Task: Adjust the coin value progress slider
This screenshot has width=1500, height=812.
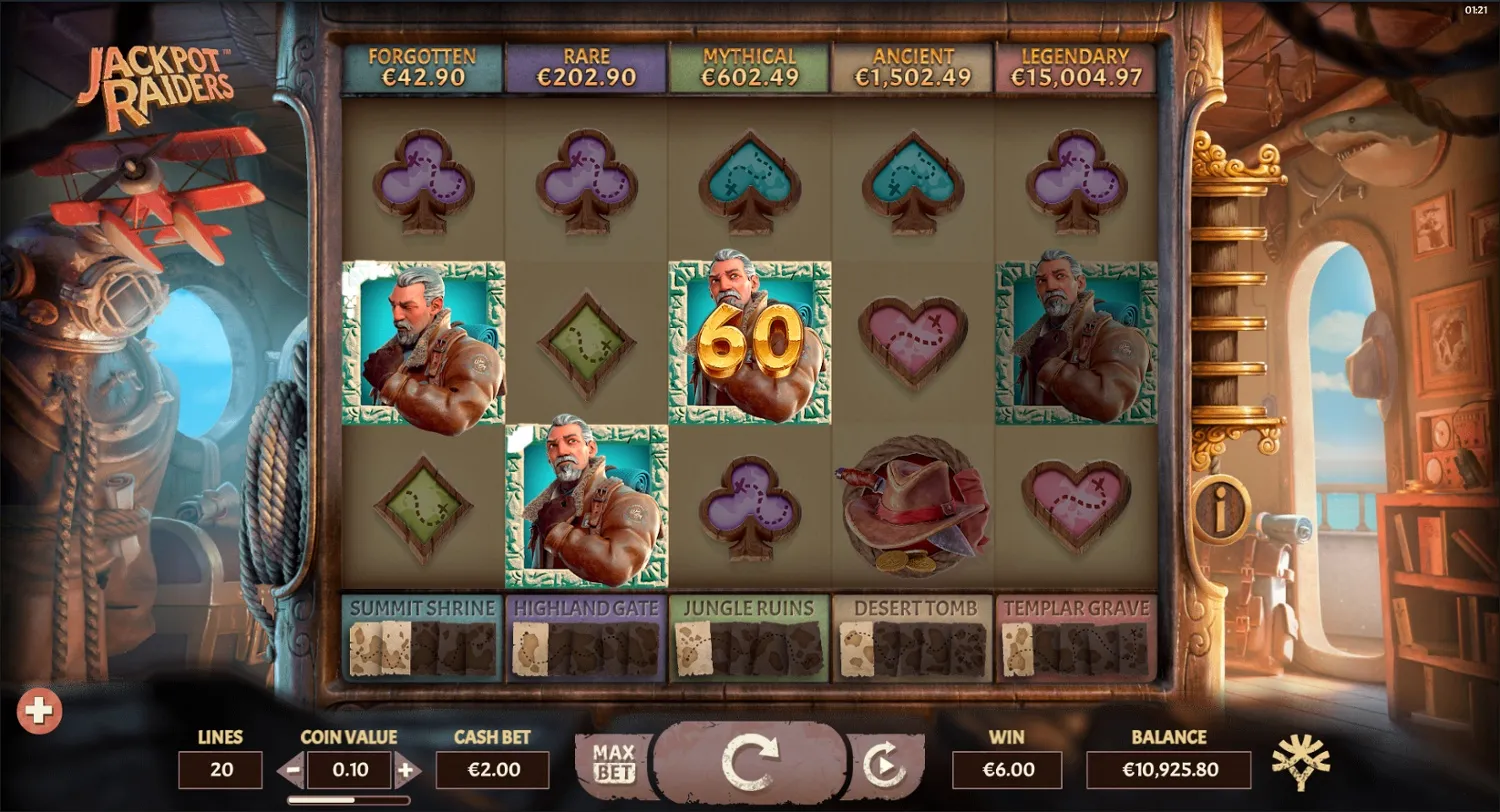Action: (x=348, y=799)
